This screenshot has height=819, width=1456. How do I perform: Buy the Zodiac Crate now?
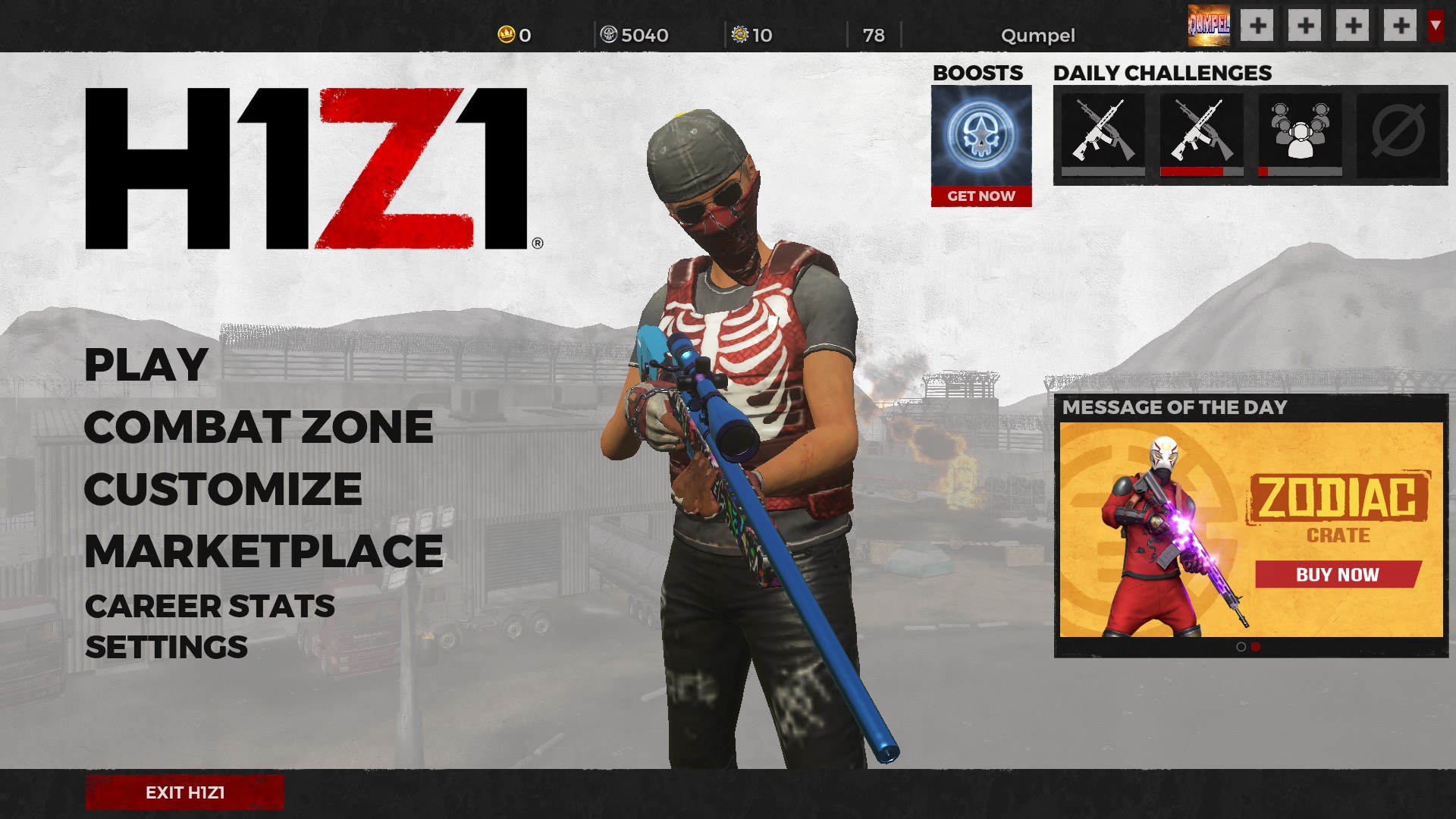(1337, 575)
